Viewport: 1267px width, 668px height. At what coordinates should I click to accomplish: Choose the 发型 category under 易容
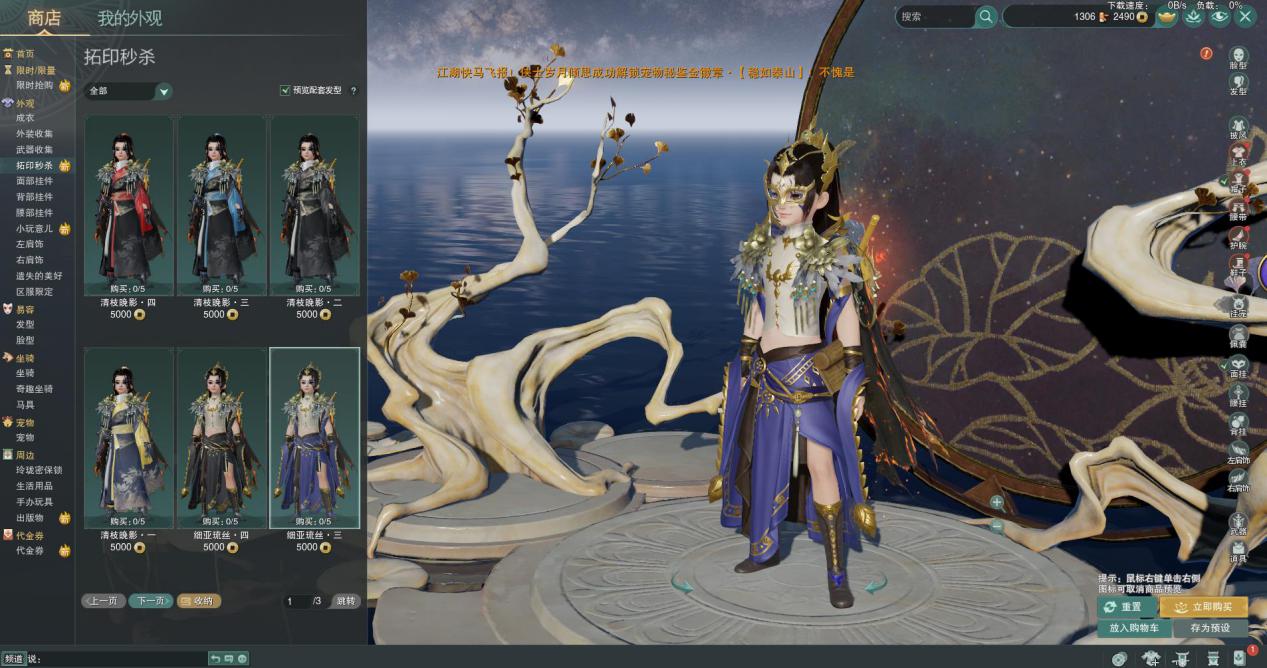pos(25,325)
